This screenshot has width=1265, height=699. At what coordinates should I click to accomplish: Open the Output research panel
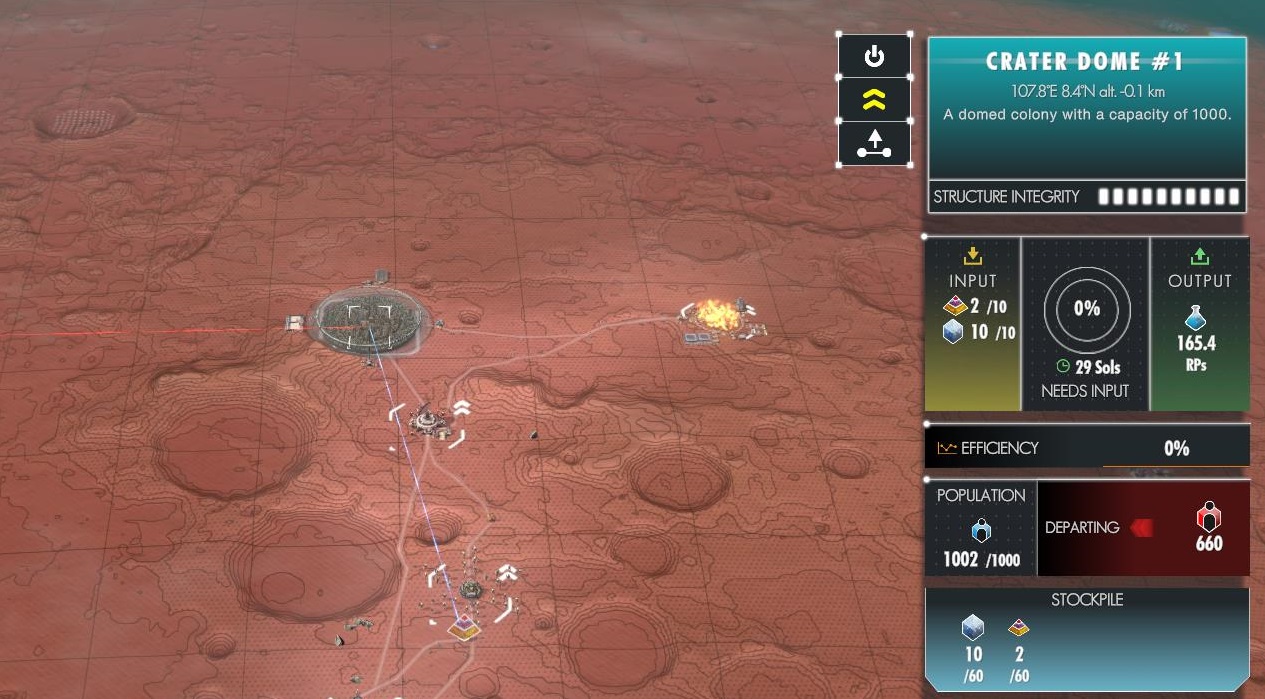click(1199, 324)
